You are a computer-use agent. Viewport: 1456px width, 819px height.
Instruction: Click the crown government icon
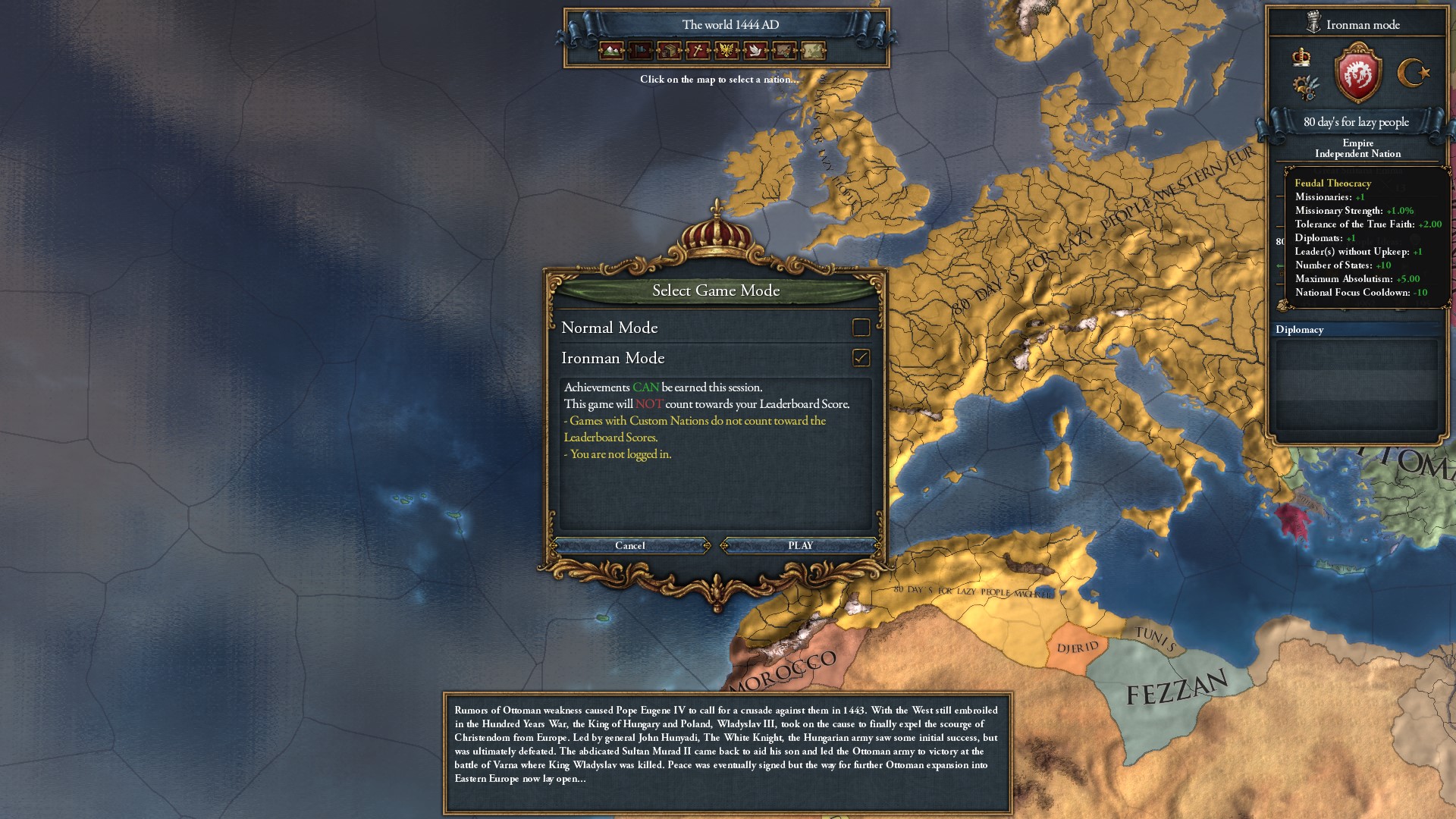(x=1301, y=58)
